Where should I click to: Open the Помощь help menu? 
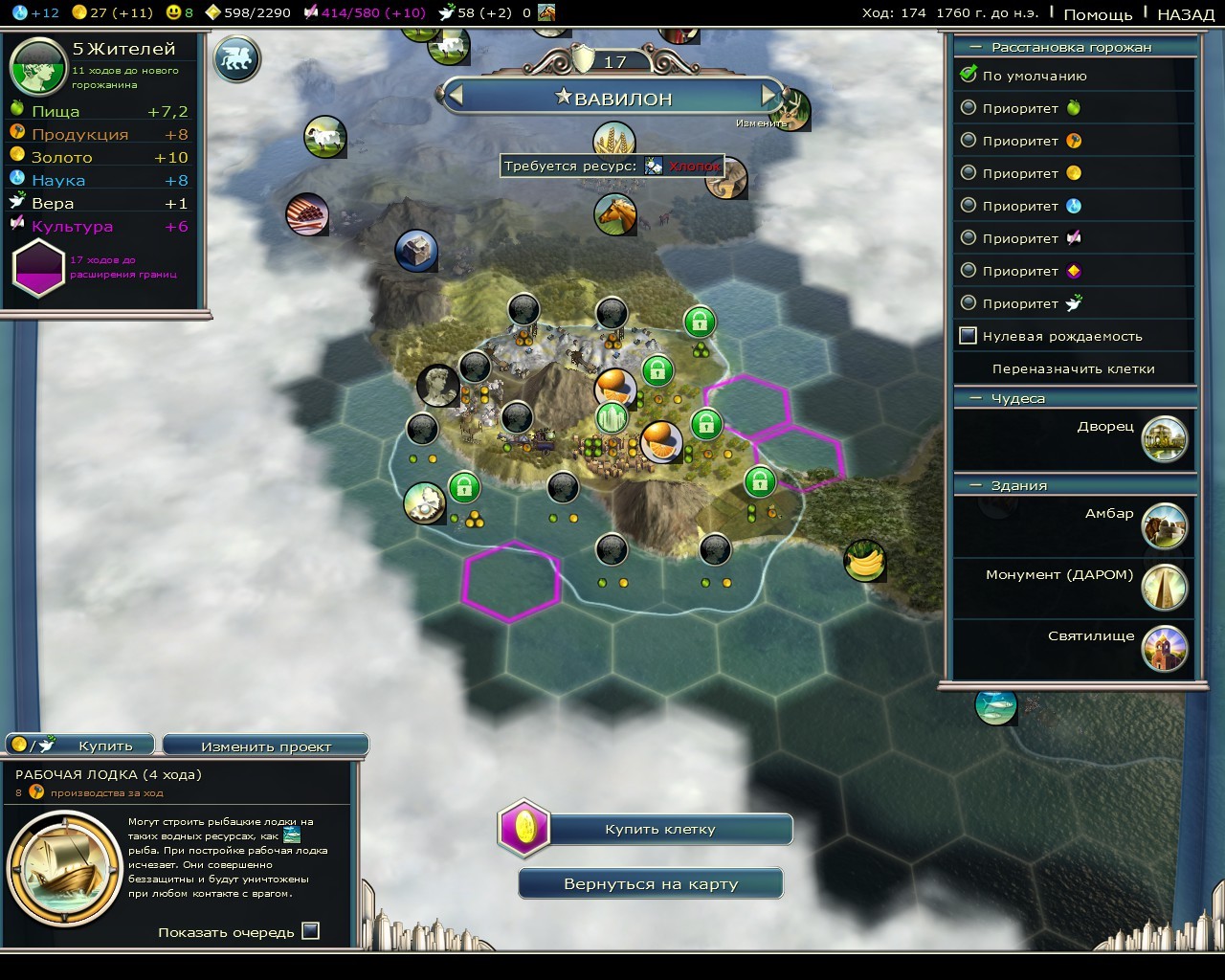[x=1098, y=13]
